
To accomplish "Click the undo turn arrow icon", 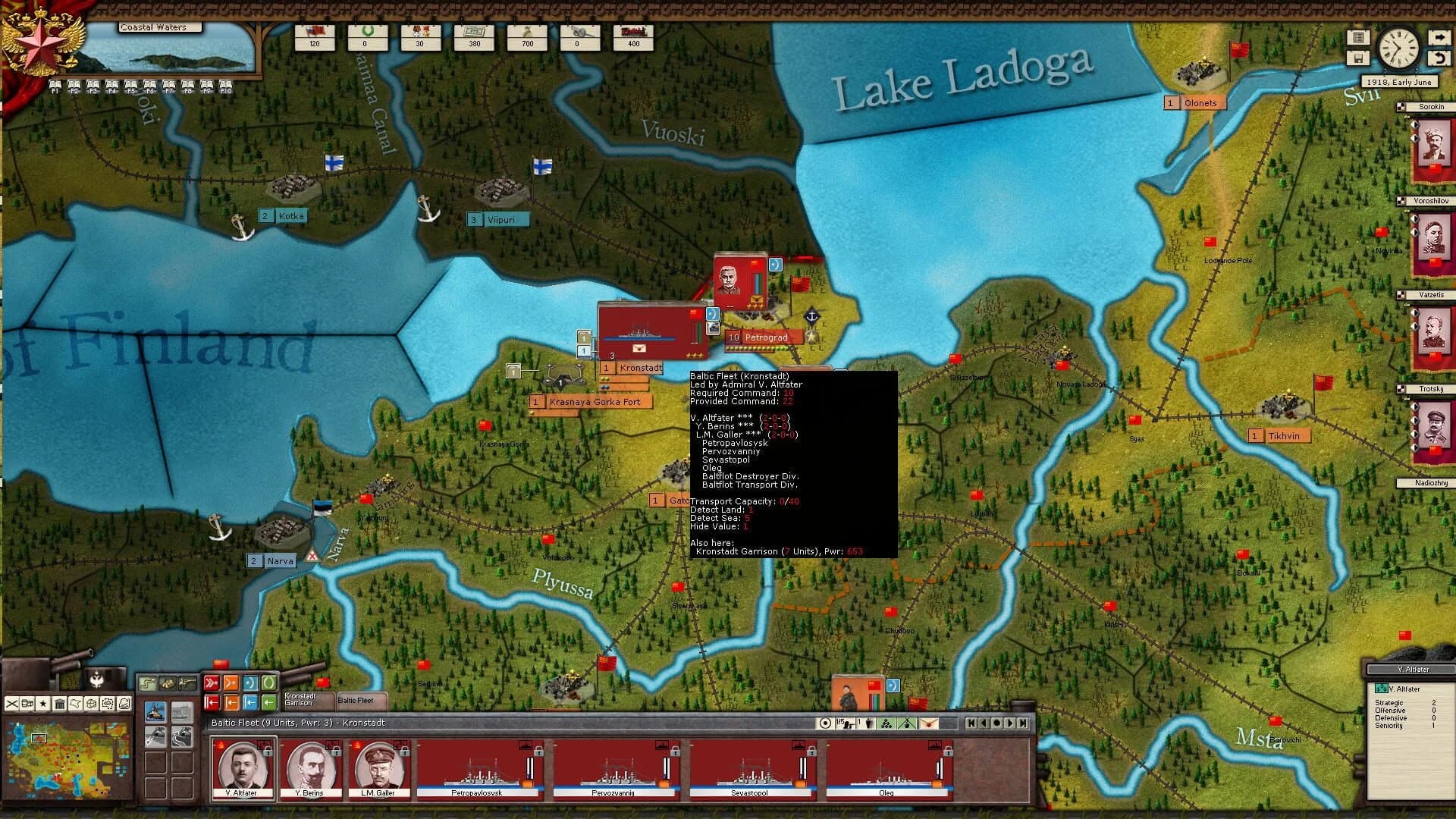I will [1440, 58].
